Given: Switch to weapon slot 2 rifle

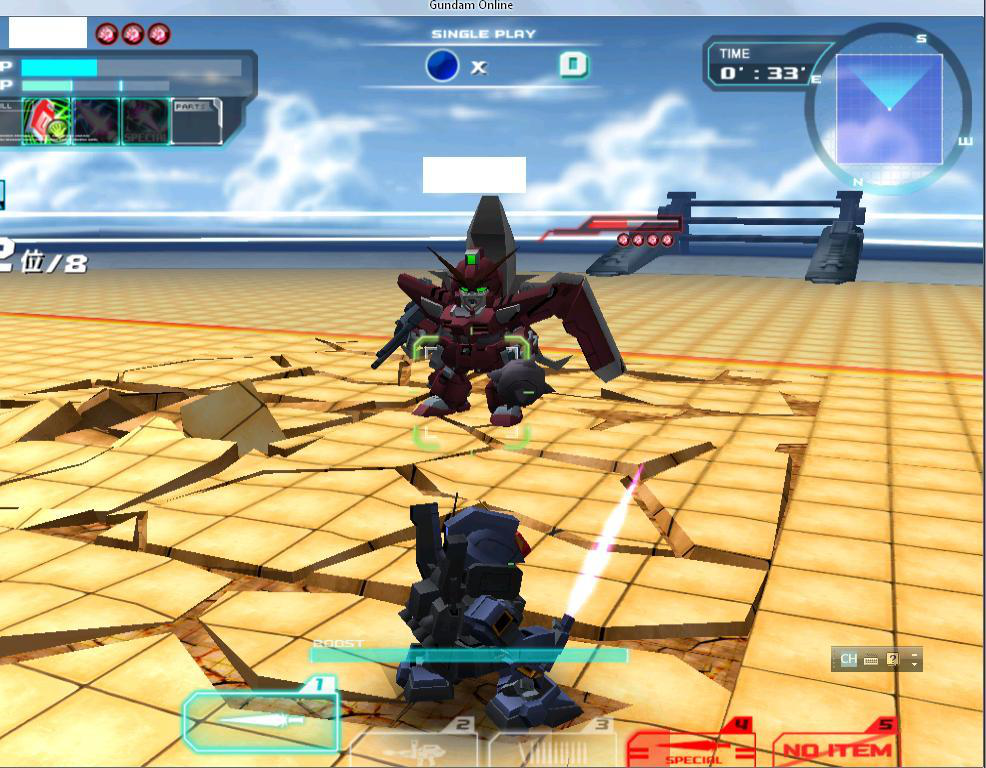Looking at the screenshot, I should pos(413,747).
